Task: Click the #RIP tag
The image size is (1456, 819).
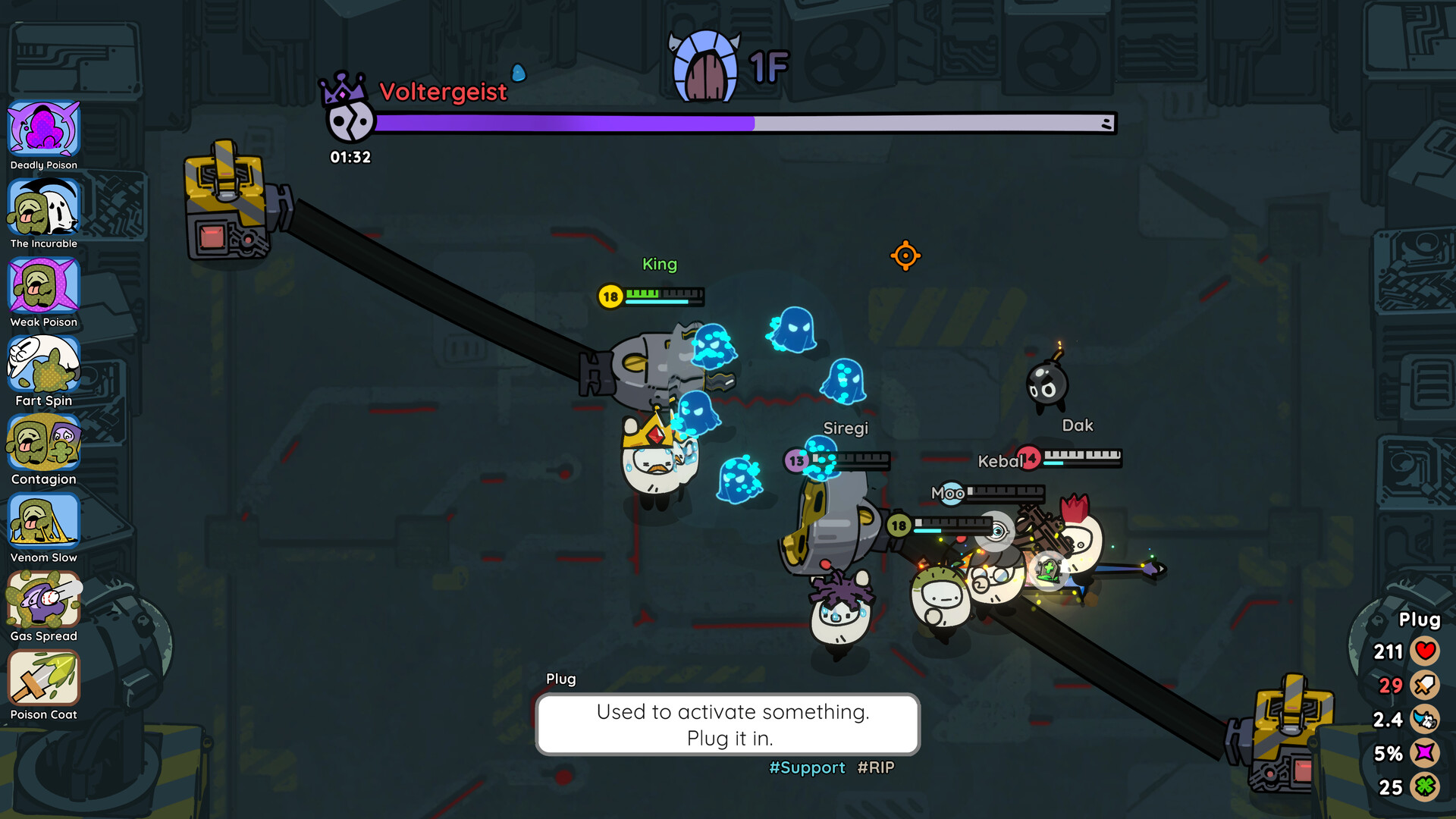Action: click(x=876, y=767)
